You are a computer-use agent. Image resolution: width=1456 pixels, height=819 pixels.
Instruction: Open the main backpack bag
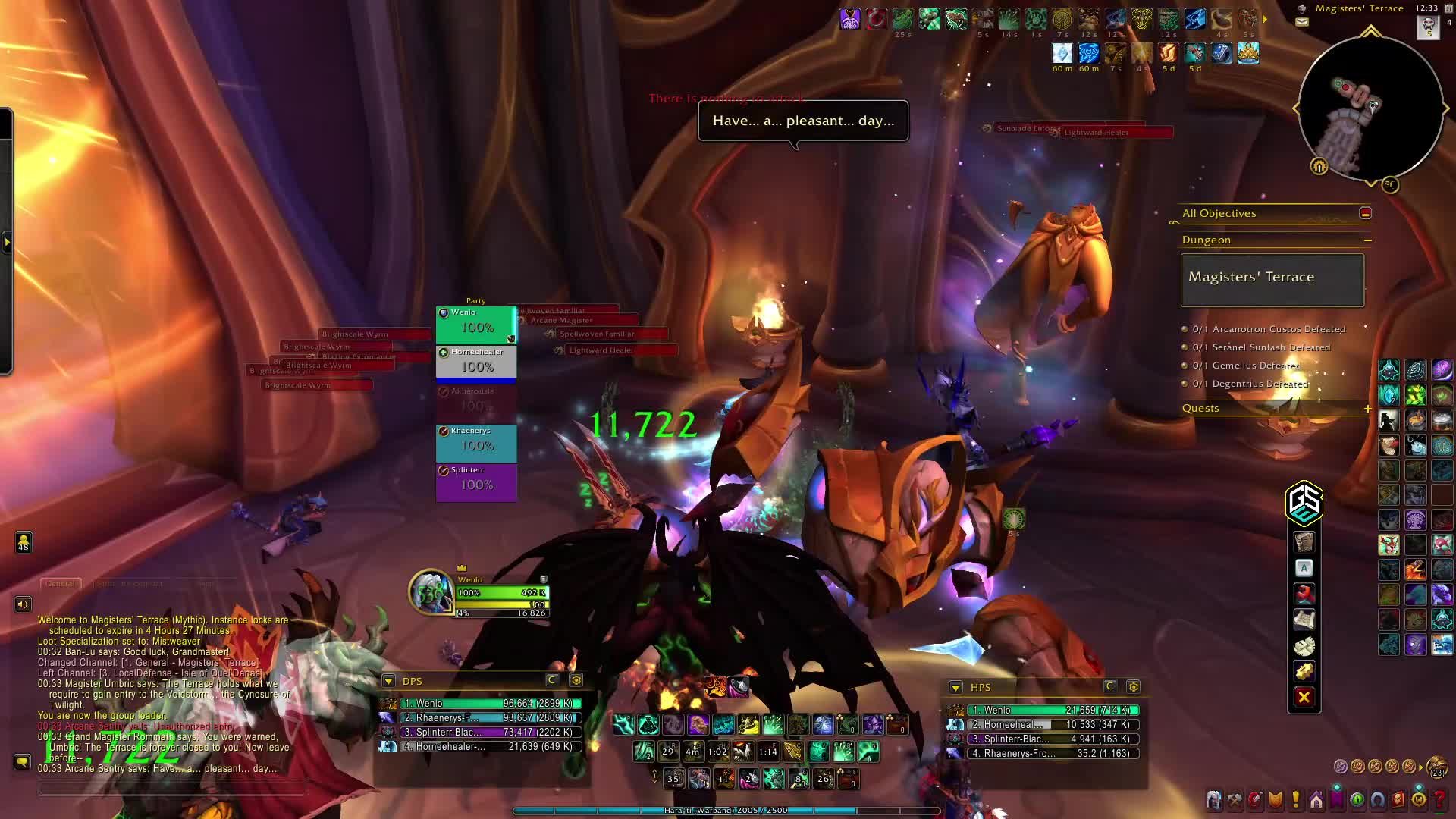[1436, 767]
